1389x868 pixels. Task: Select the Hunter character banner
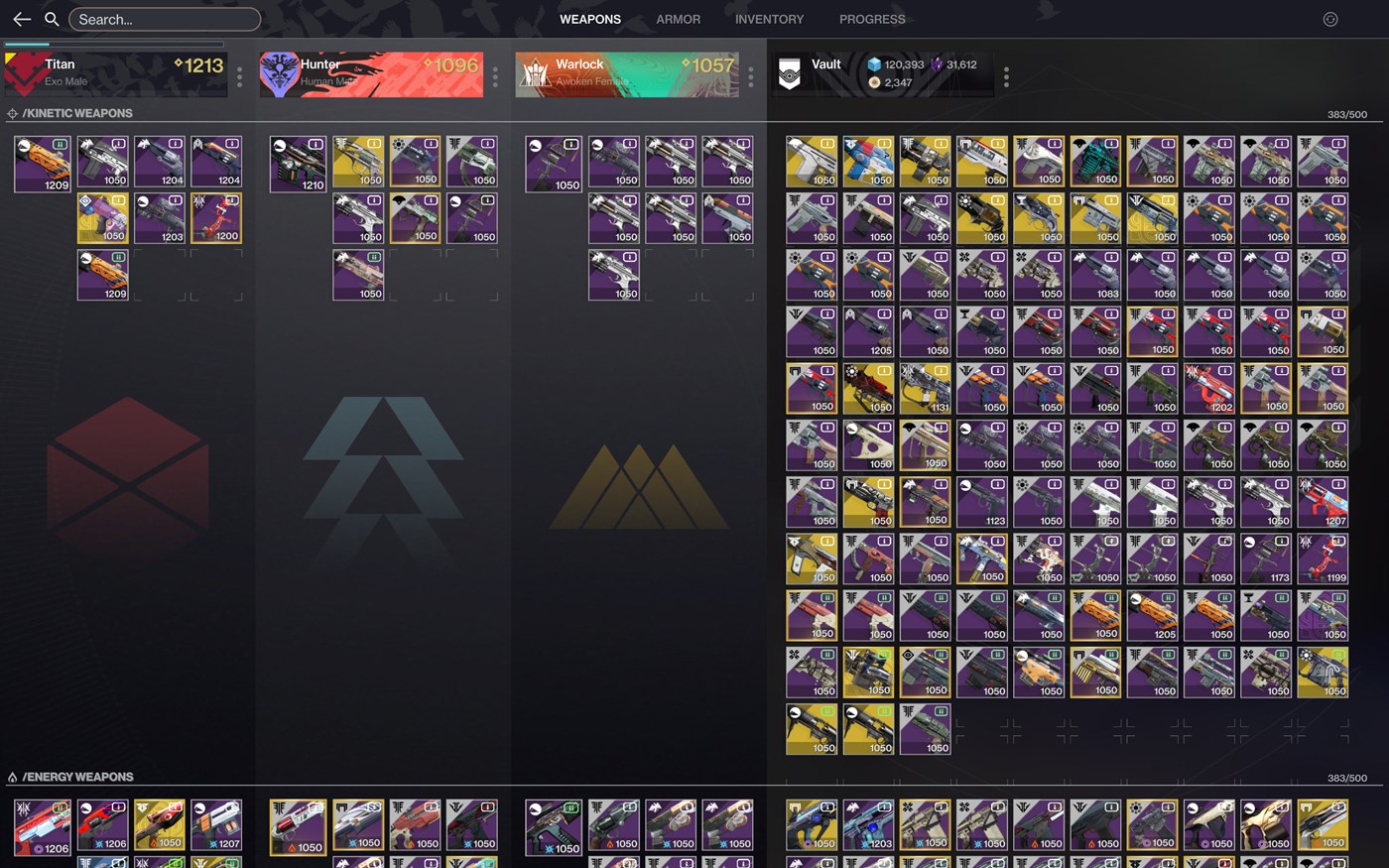click(x=371, y=74)
